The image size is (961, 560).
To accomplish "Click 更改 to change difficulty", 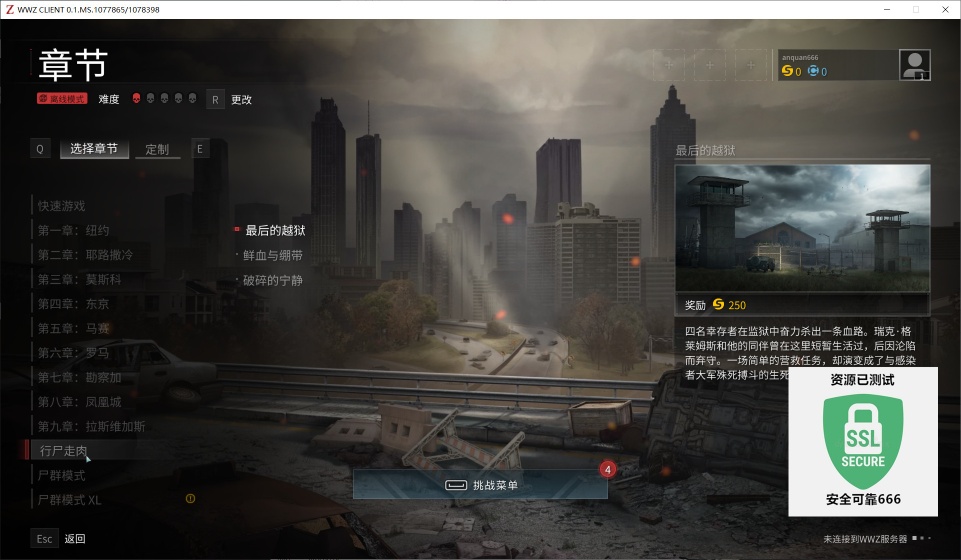I will click(241, 99).
